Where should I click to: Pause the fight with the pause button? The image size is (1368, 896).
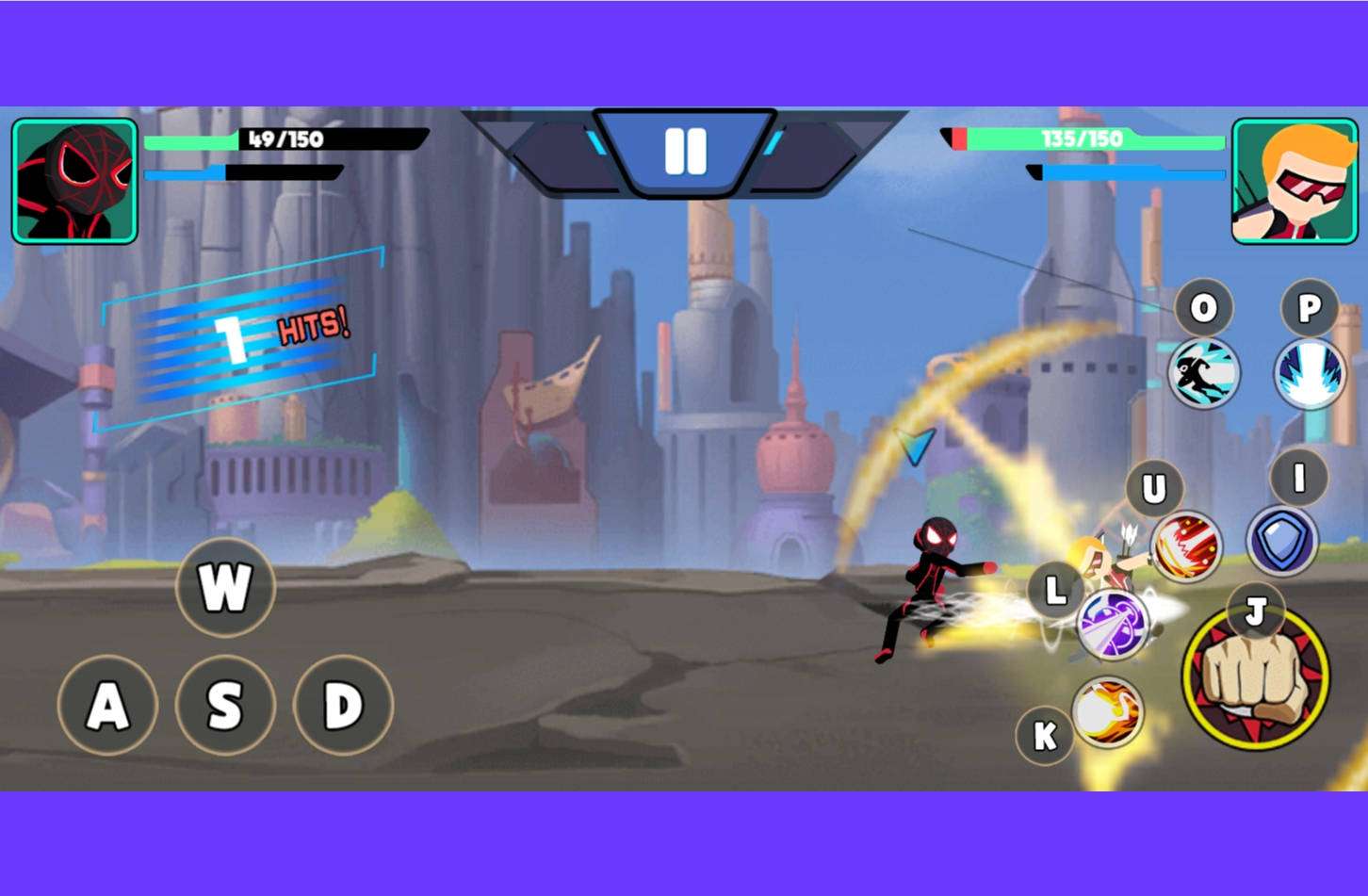[685, 151]
